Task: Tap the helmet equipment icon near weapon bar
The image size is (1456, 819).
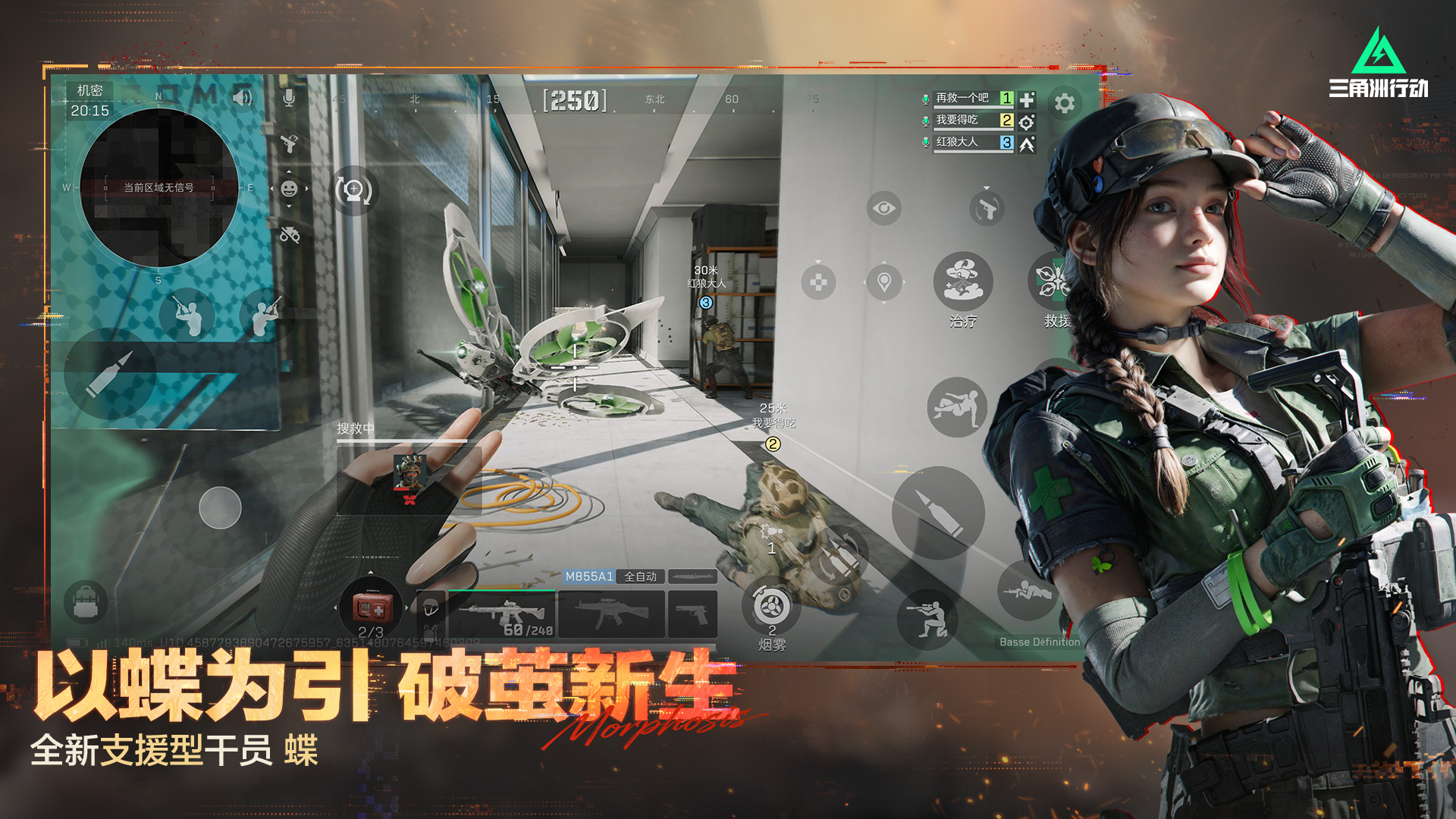Action: pyautogui.click(x=431, y=607)
